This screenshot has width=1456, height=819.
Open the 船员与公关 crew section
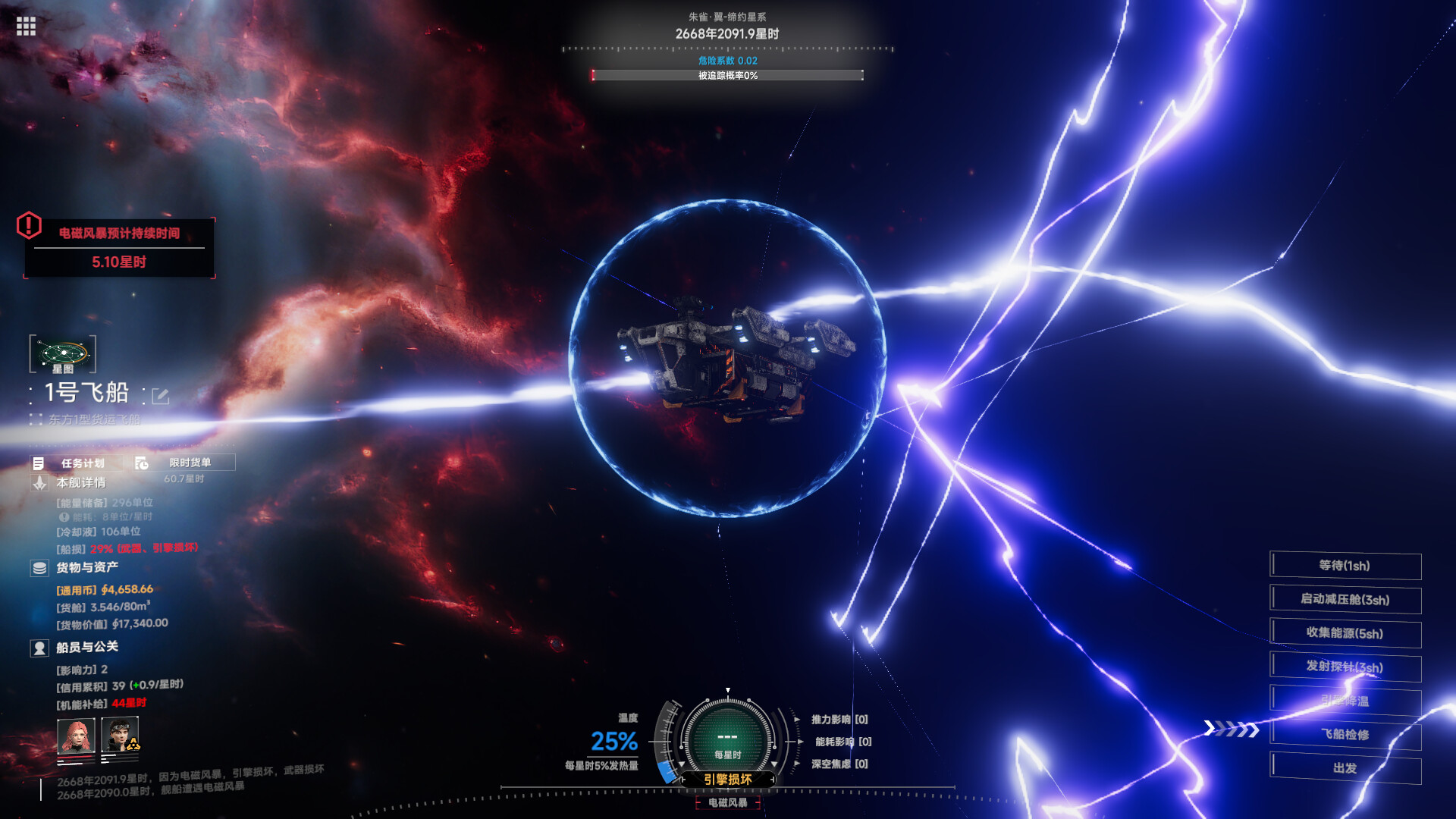(86, 648)
